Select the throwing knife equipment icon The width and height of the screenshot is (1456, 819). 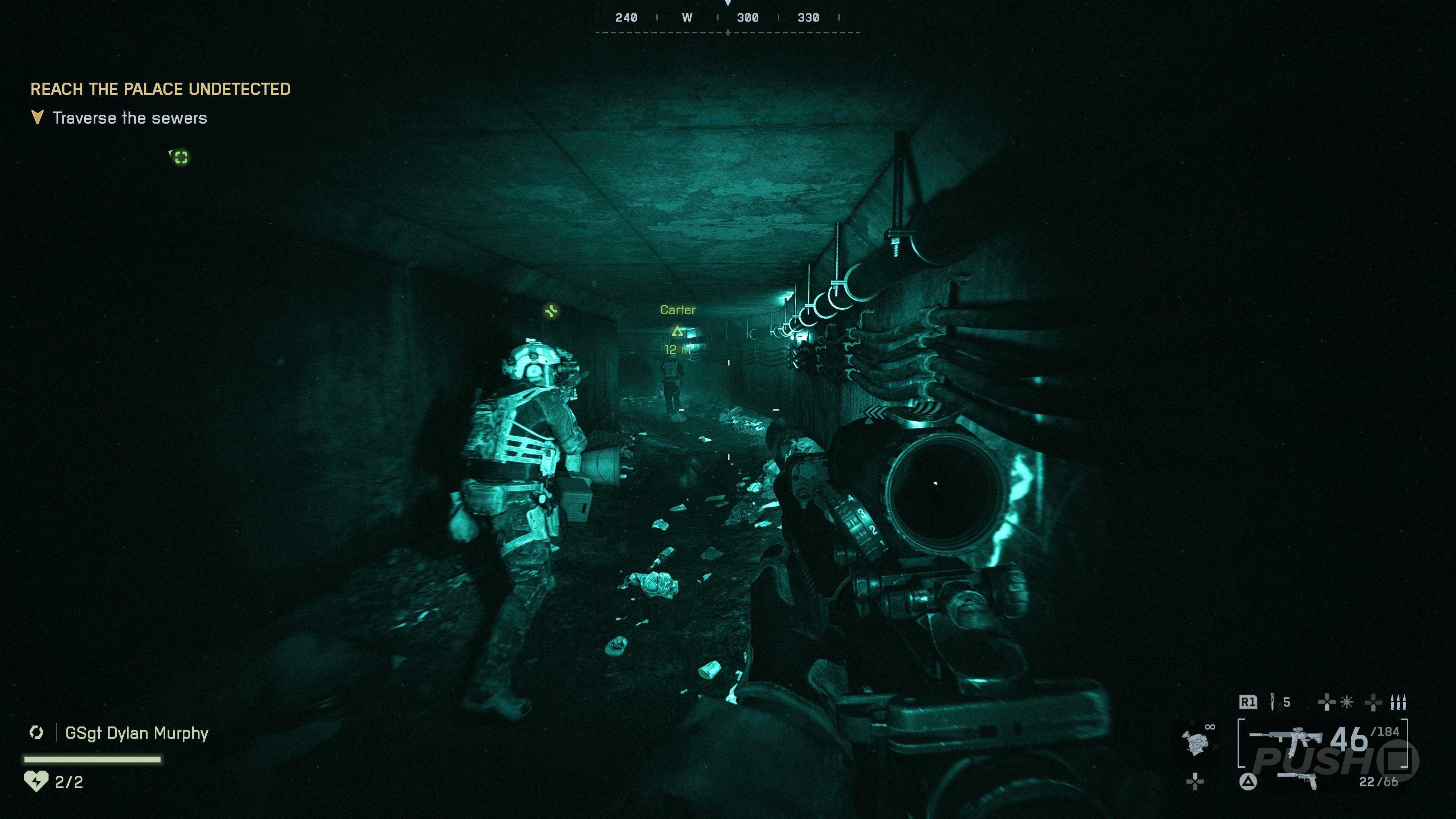pos(1272,702)
